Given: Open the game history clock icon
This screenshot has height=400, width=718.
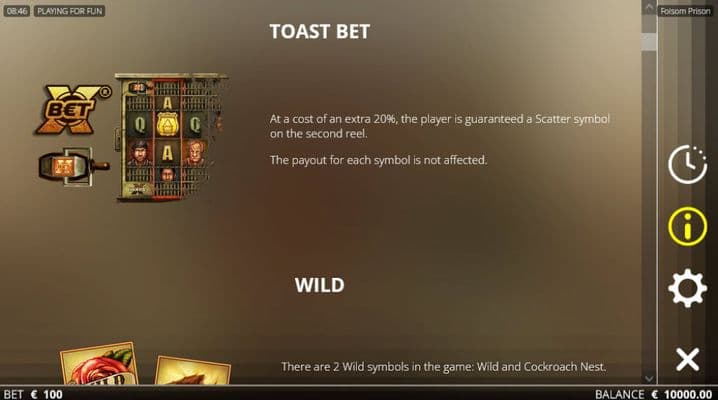Looking at the screenshot, I should (x=687, y=164).
